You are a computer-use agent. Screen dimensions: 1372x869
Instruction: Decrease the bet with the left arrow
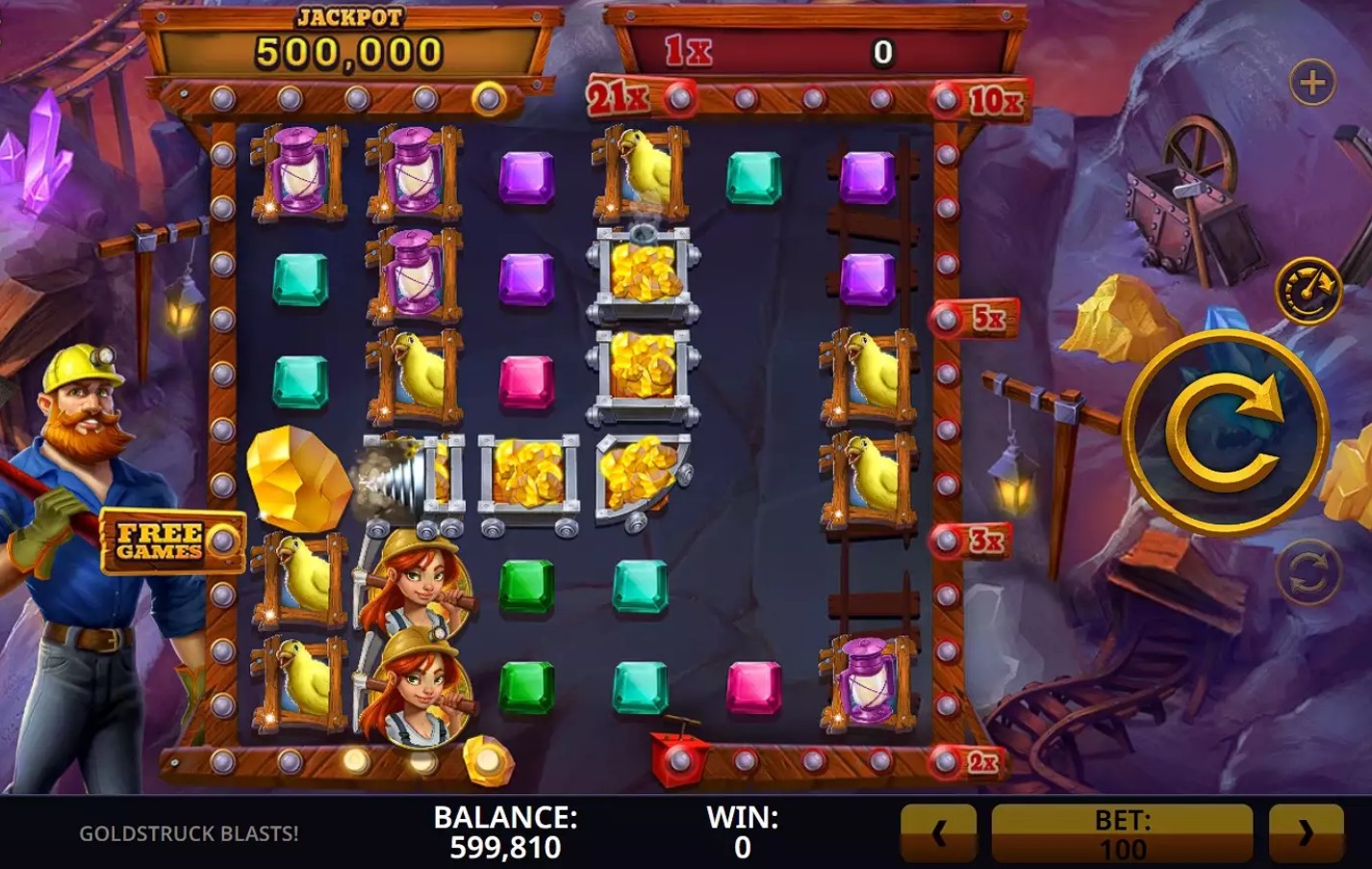tap(938, 833)
